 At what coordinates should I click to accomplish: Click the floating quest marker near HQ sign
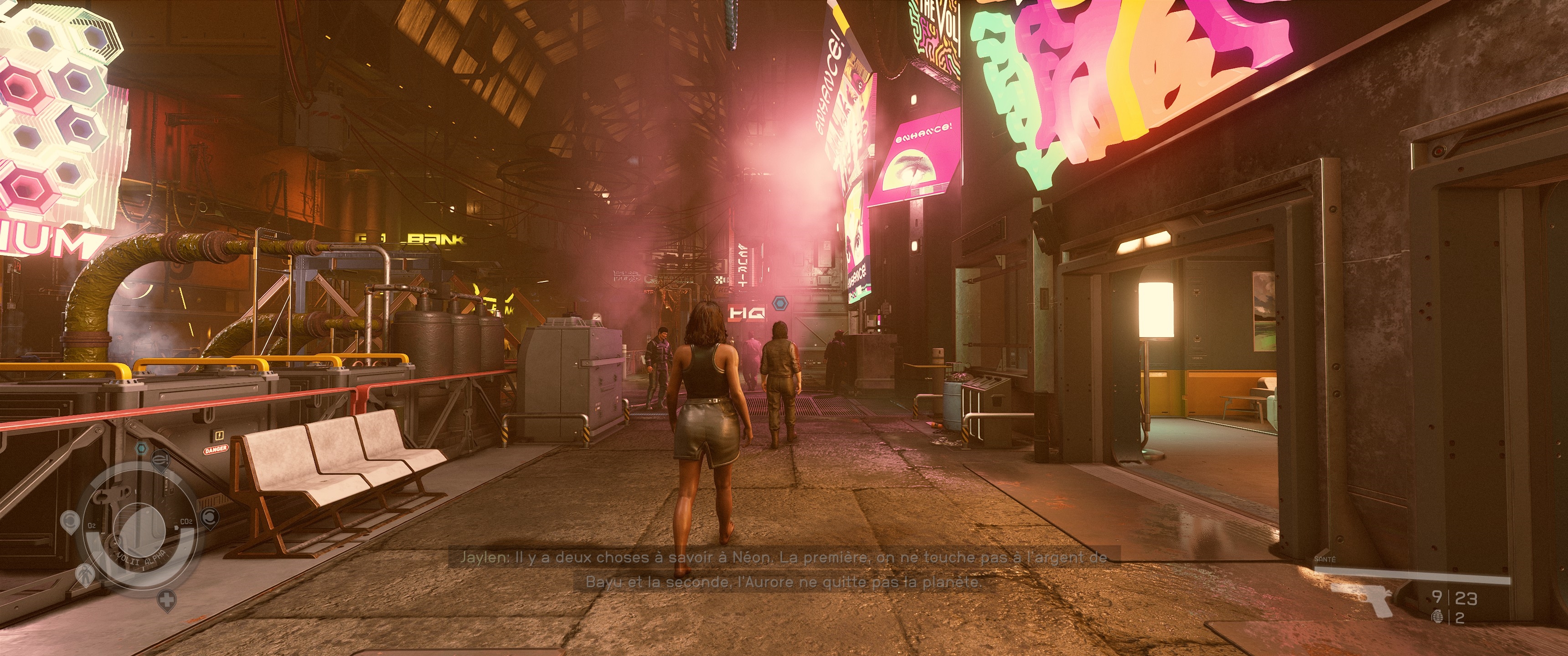tap(779, 302)
